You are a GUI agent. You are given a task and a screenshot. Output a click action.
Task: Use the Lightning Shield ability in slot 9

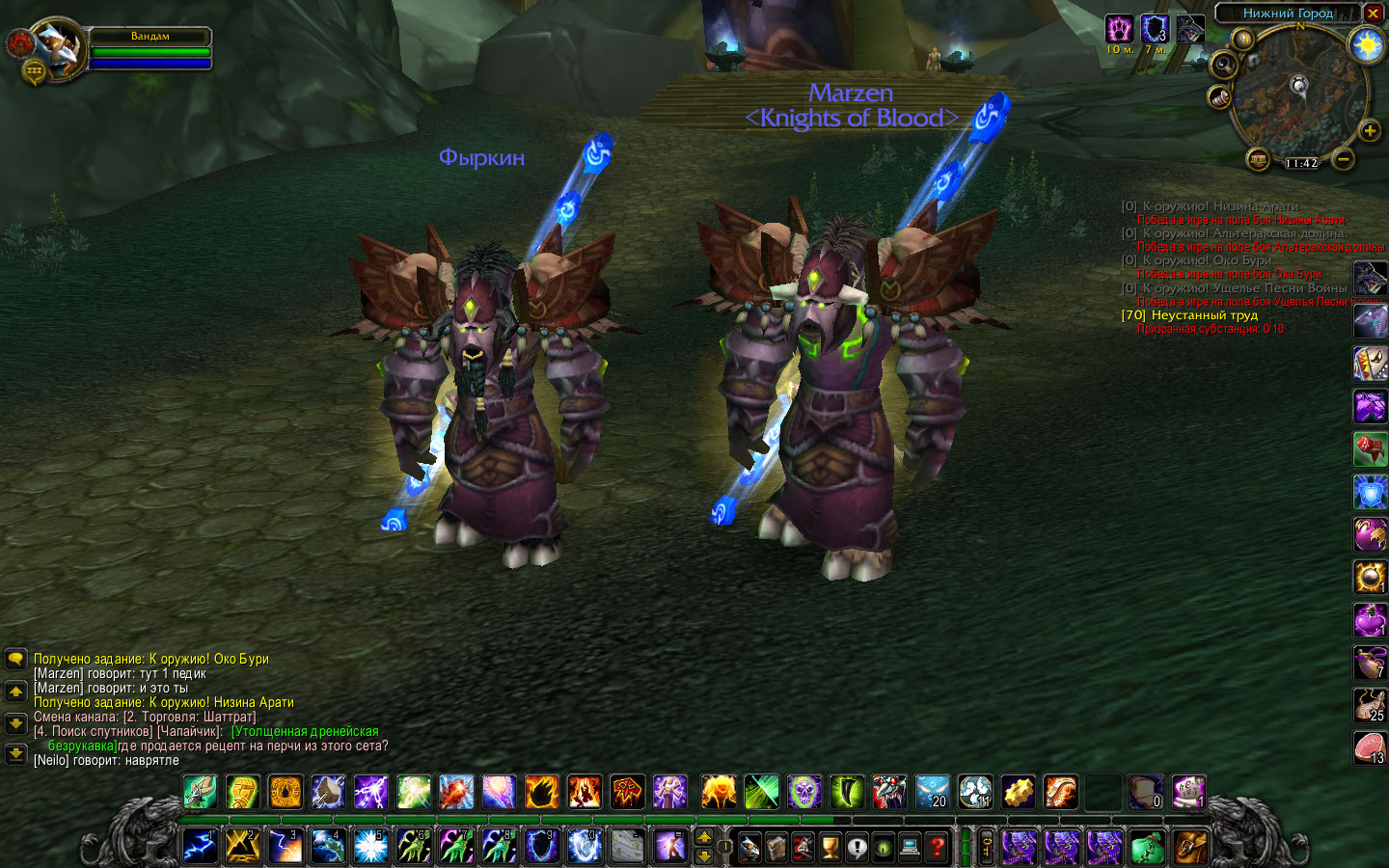[x=541, y=848]
